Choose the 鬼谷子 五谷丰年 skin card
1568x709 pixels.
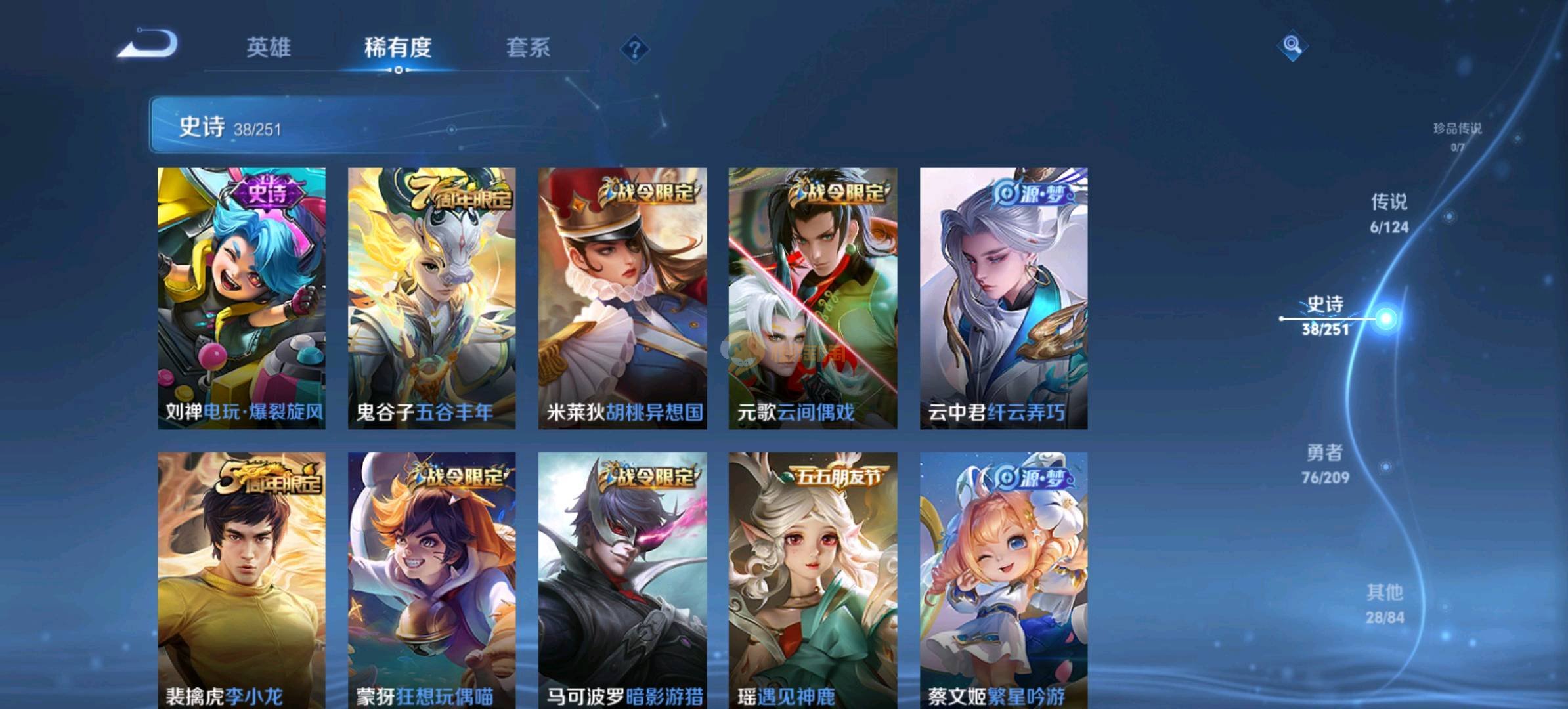(x=432, y=298)
